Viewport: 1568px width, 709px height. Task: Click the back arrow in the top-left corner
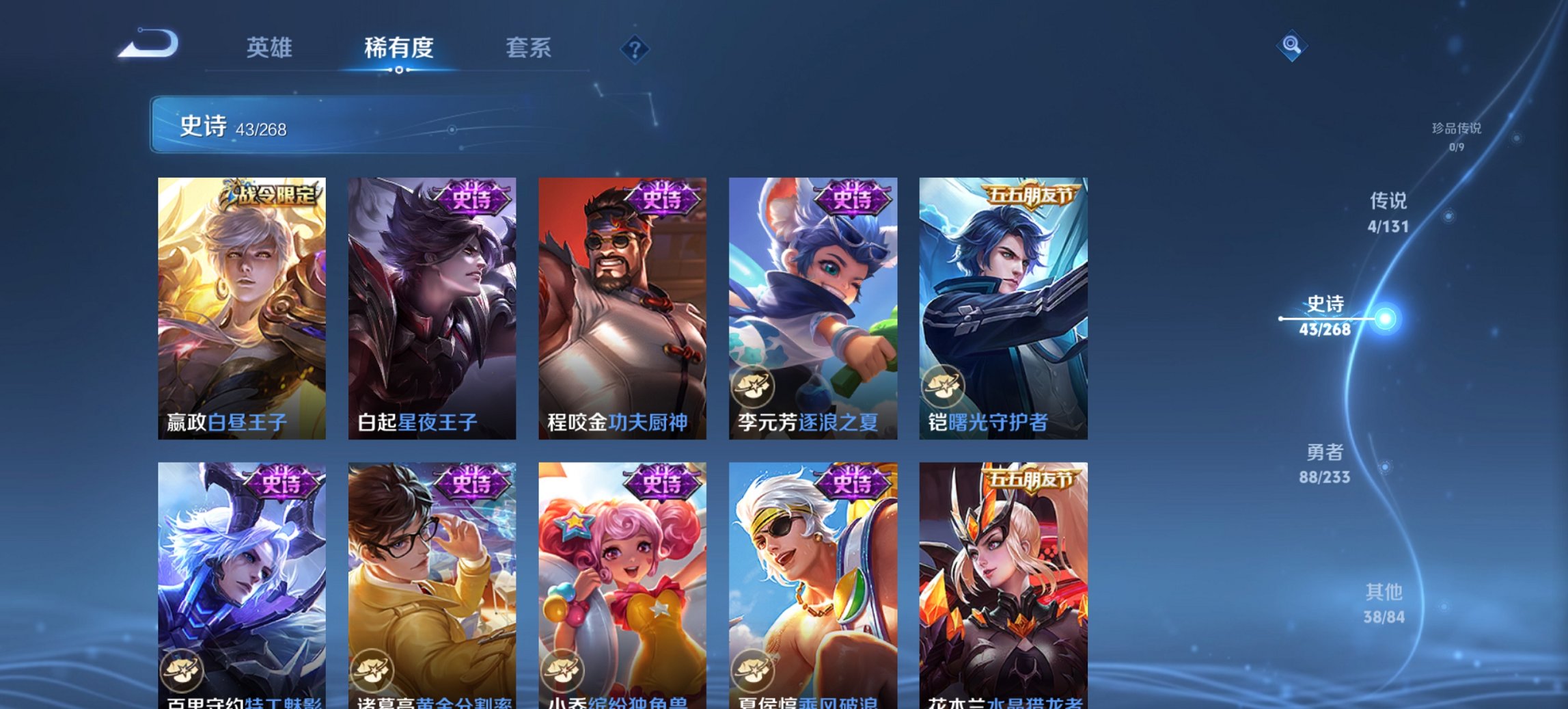[x=149, y=44]
